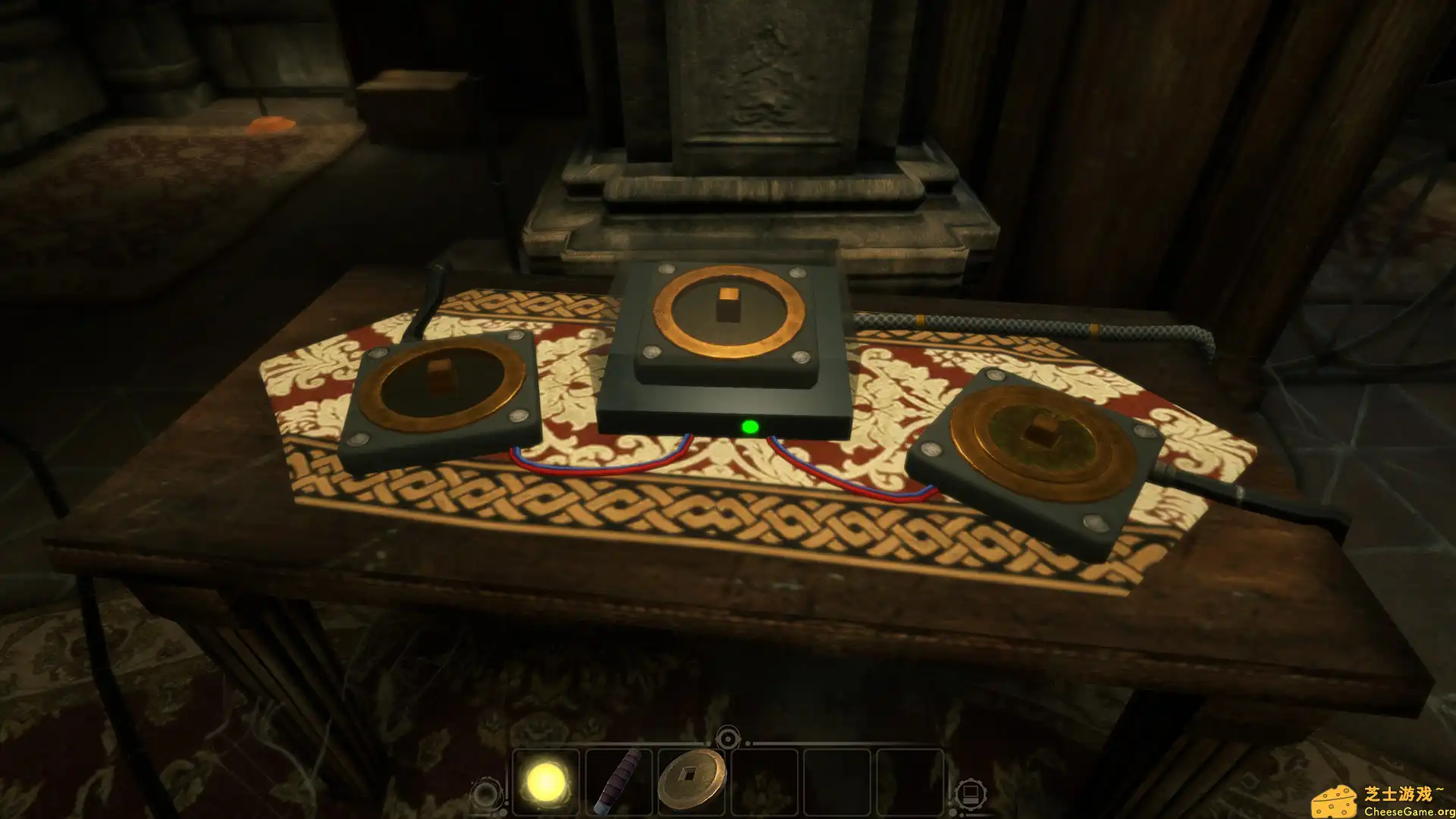Select the glowing yellow orb inventory slot
This screenshot has height=819, width=1456.
[545, 782]
